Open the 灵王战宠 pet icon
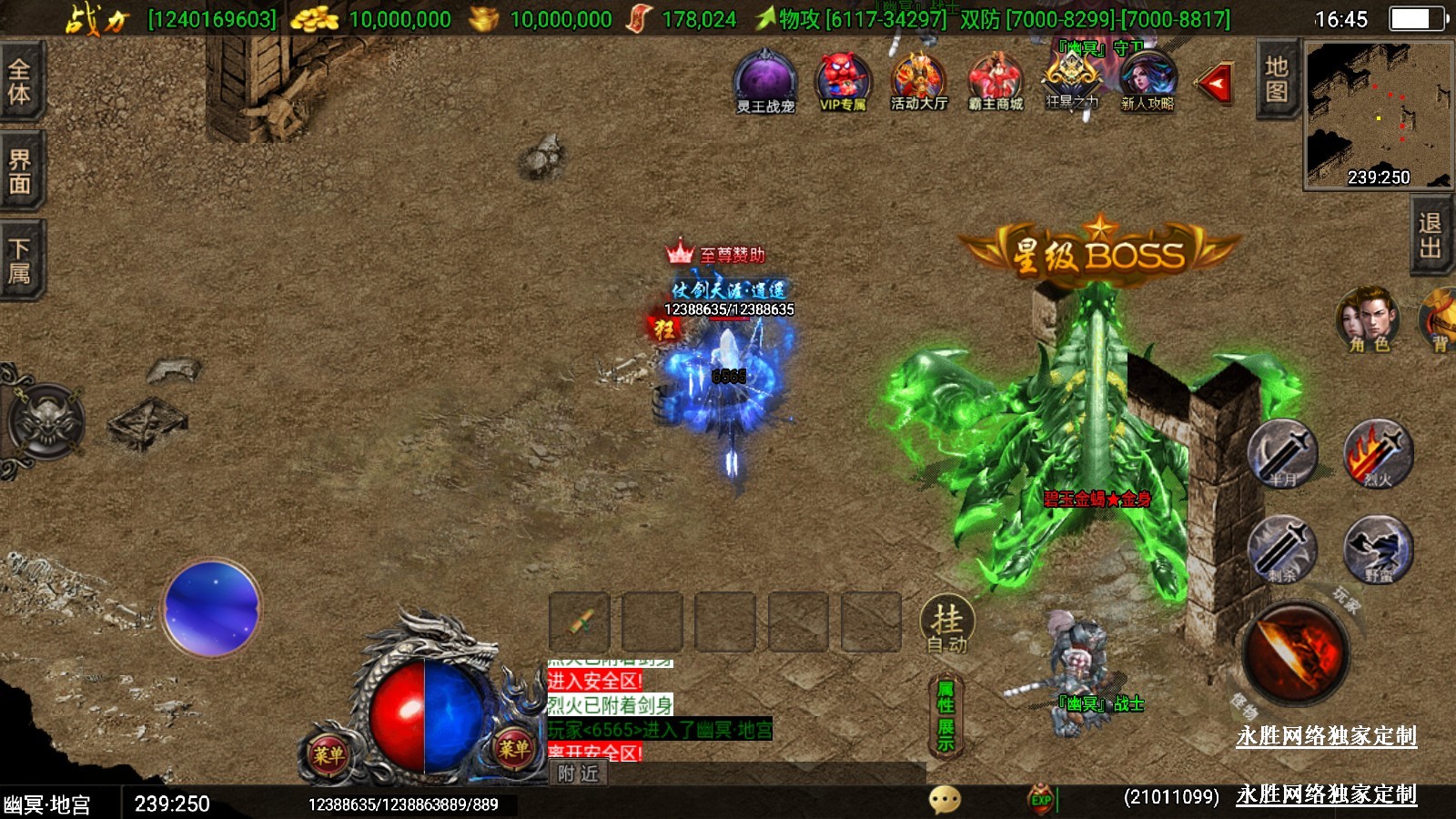1456x819 pixels. (x=765, y=82)
